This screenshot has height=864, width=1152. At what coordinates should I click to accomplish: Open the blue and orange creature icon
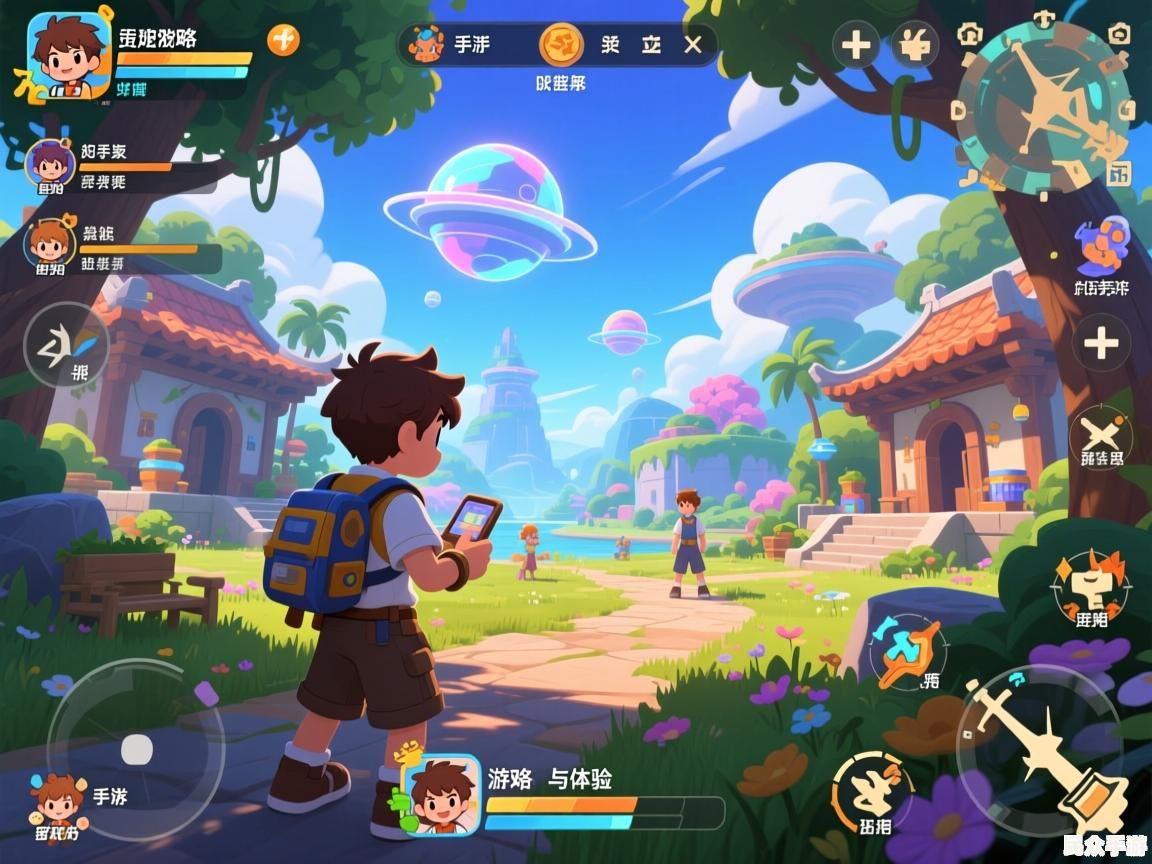point(1101,247)
